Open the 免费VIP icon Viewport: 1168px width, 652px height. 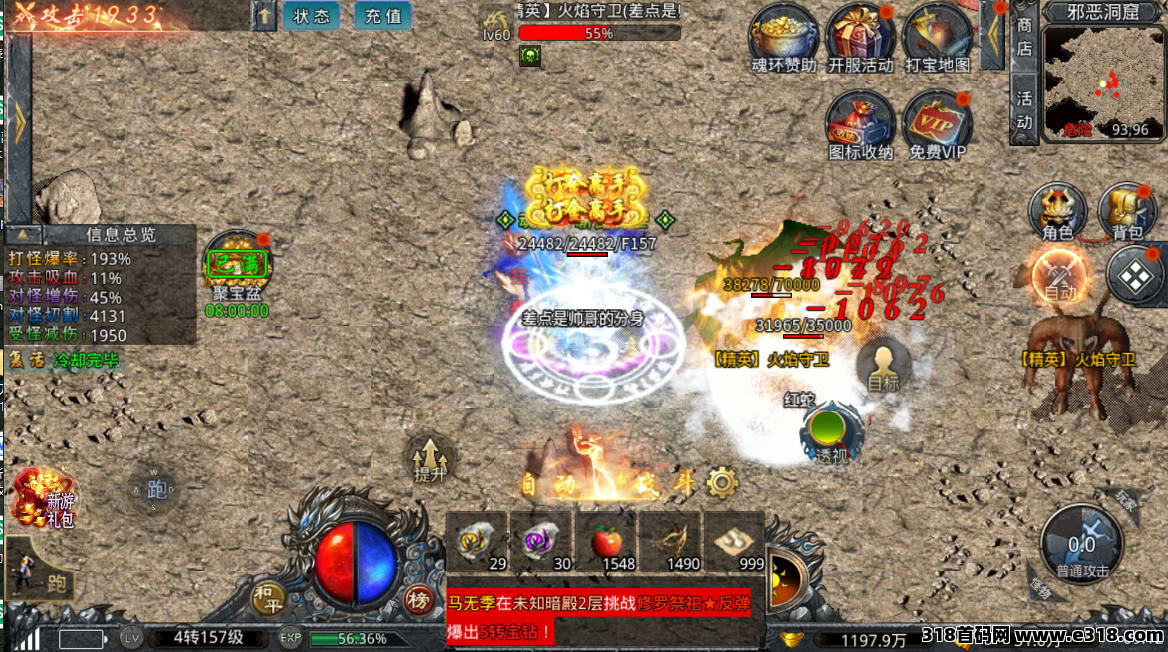click(x=937, y=124)
